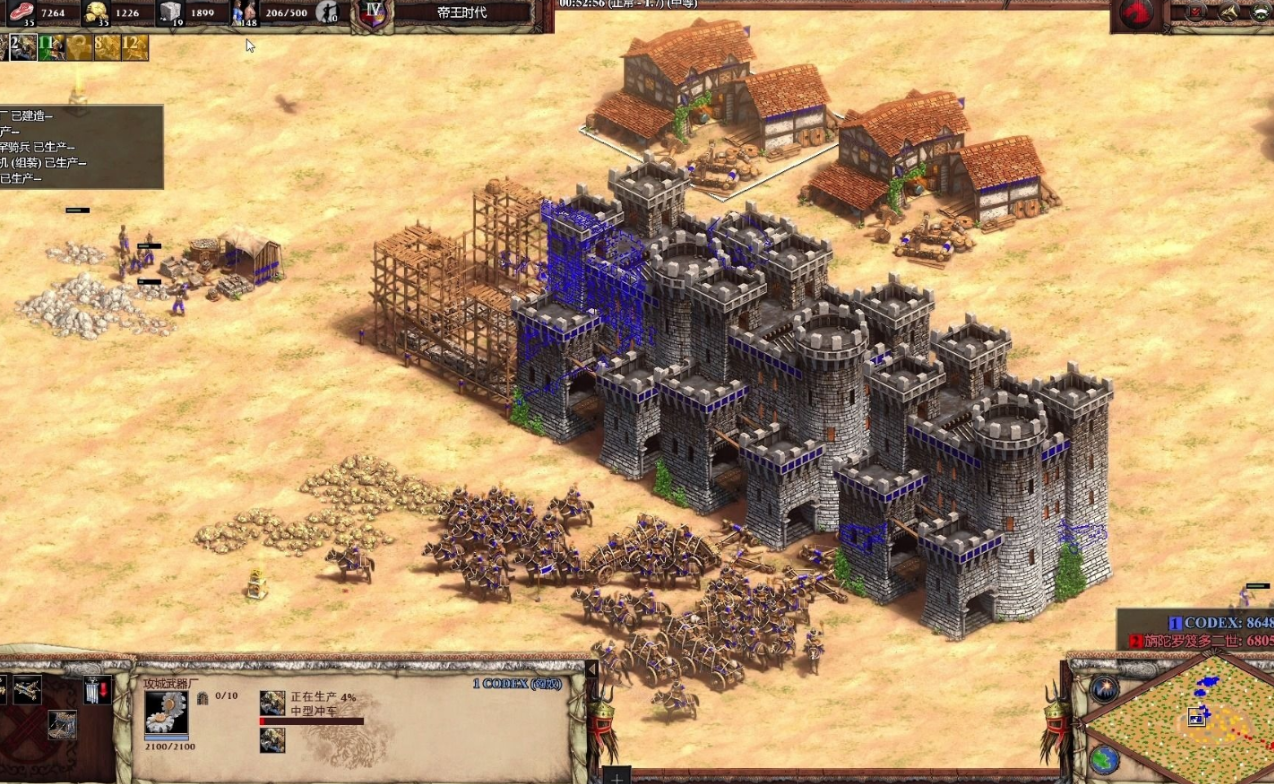Open the red-ringed top bar icon
Viewport: 1274px width, 784px height.
[x=1196, y=12]
